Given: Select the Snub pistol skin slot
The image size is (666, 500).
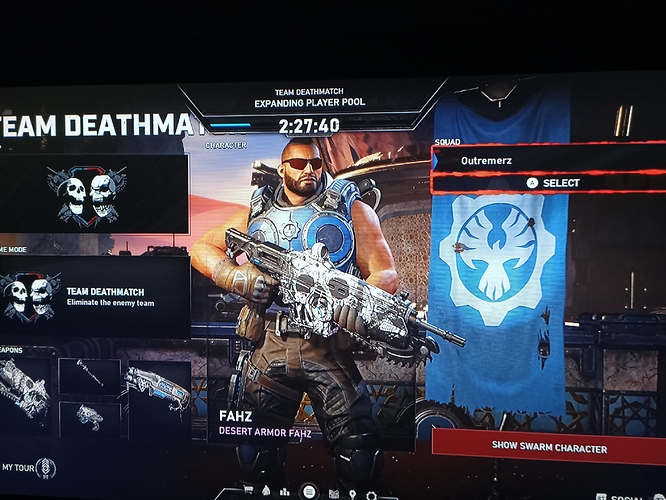Looking at the screenshot, I should 90,417.
